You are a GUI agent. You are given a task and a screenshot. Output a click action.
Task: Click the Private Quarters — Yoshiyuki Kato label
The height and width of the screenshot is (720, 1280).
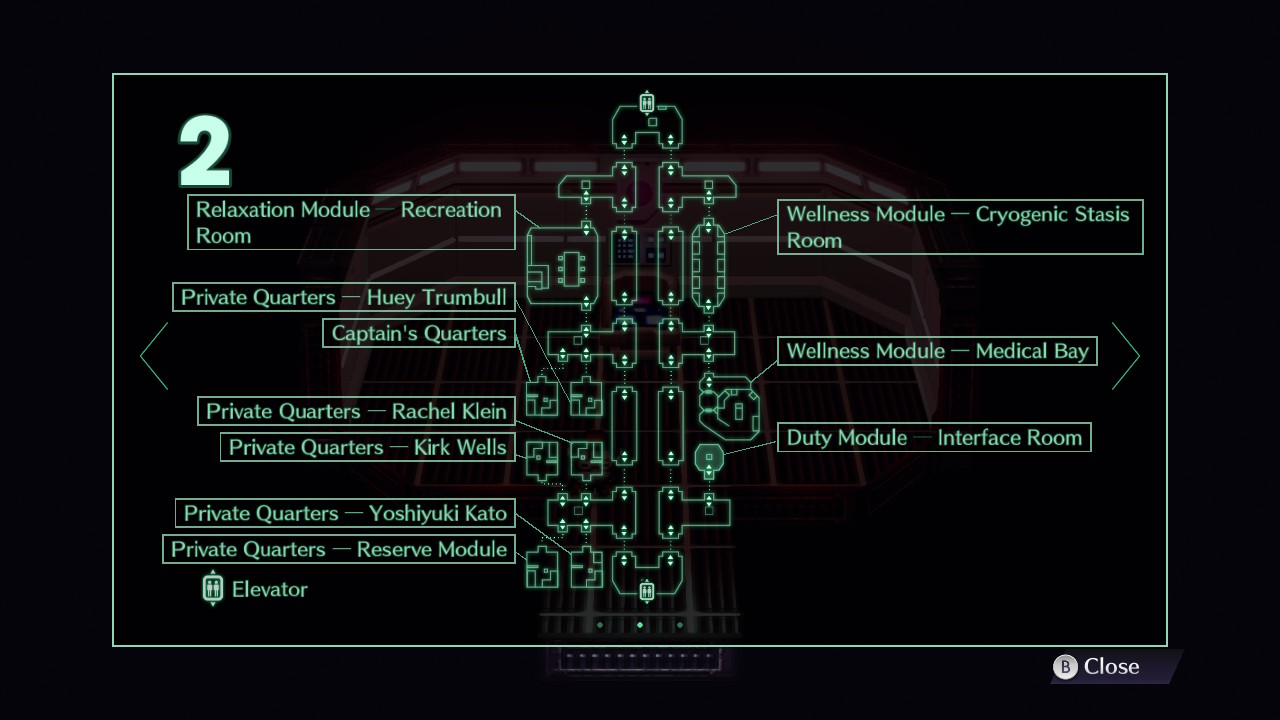(x=346, y=513)
